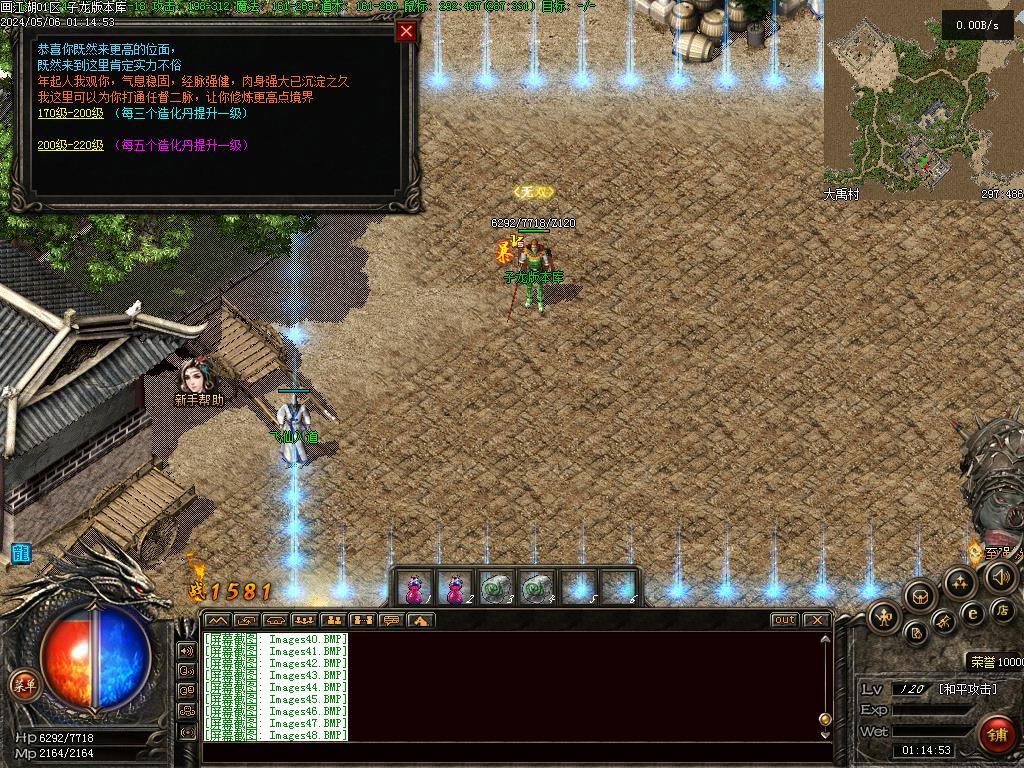
Task: Open the red 铺 stall button
Action: [996, 735]
